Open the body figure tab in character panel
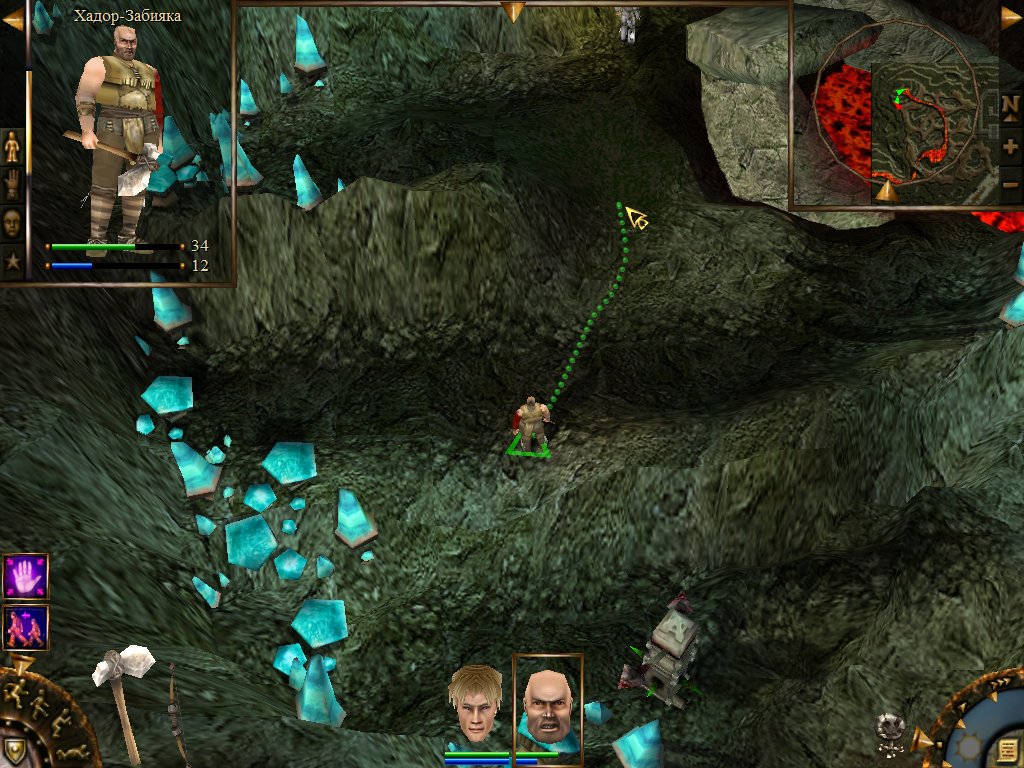Screen dimensions: 1024x768 [x=13, y=147]
